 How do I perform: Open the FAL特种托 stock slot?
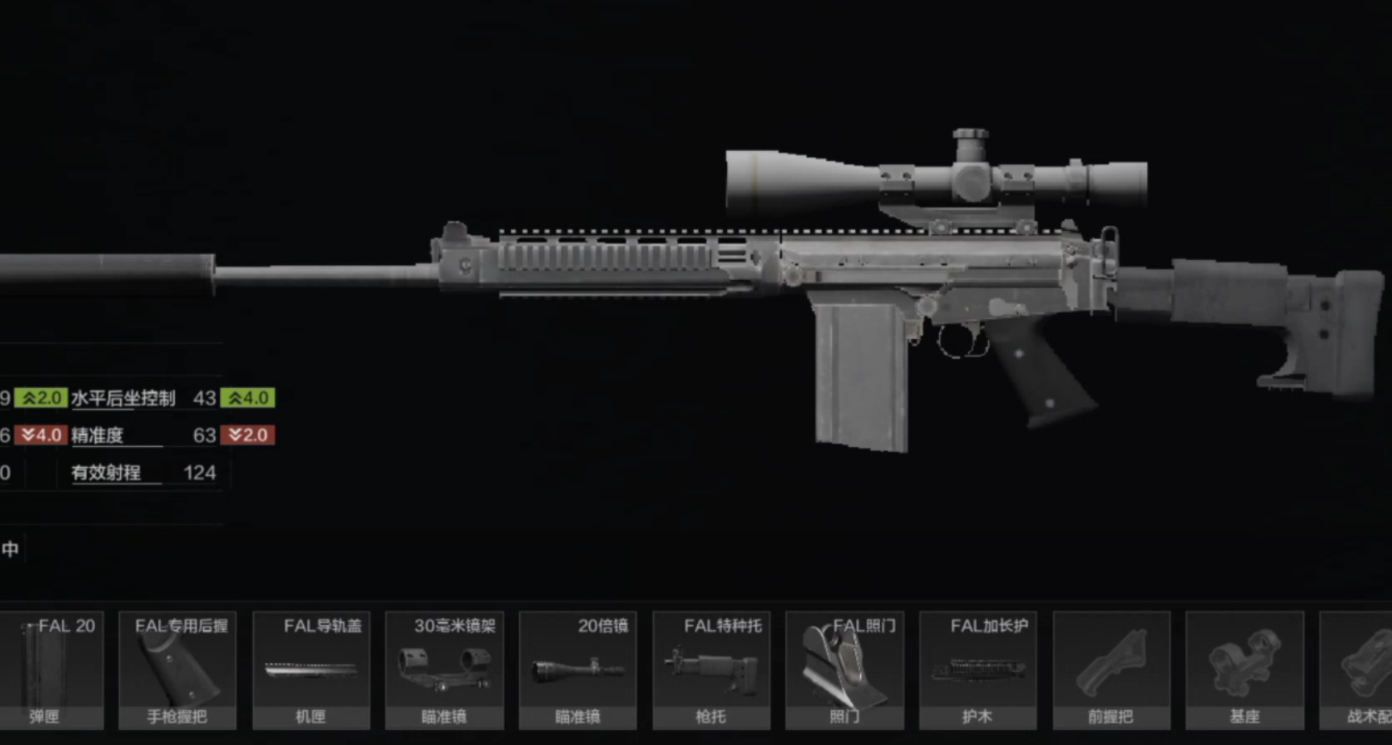(x=711, y=670)
